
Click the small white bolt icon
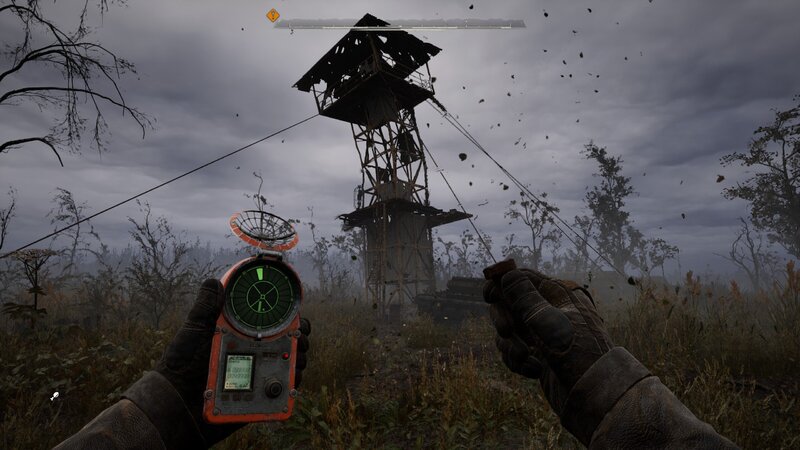pyautogui.click(x=54, y=396)
